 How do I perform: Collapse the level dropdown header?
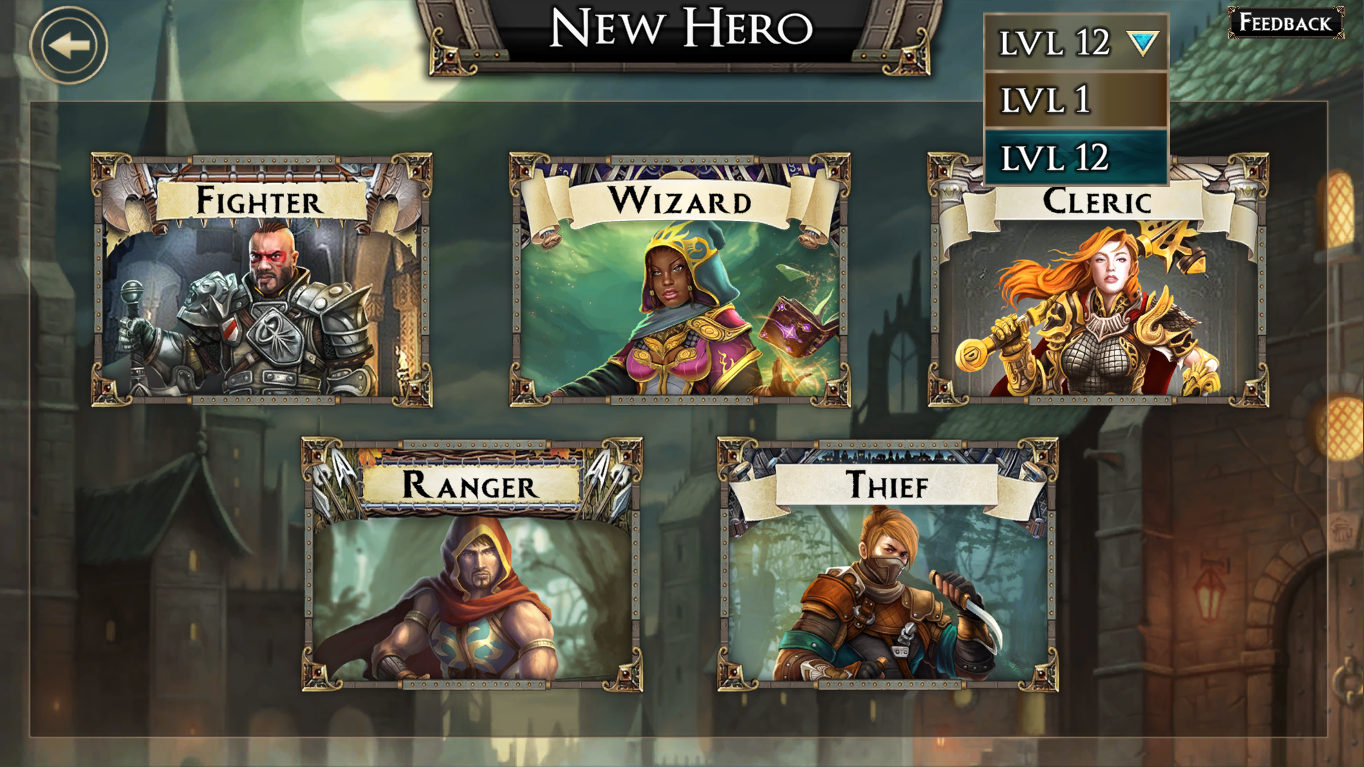[1076, 42]
